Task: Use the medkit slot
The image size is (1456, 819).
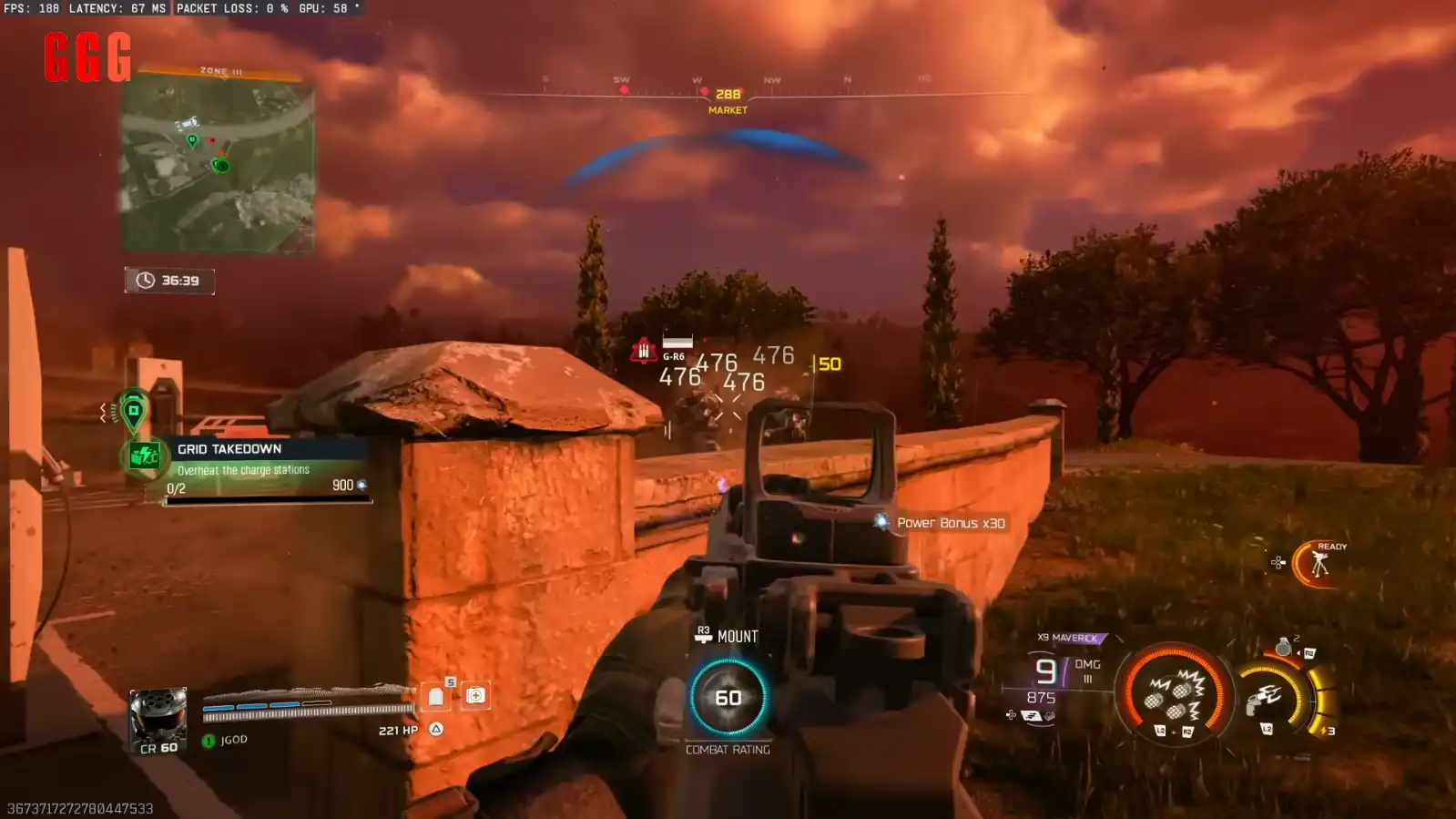Action: 475,696
